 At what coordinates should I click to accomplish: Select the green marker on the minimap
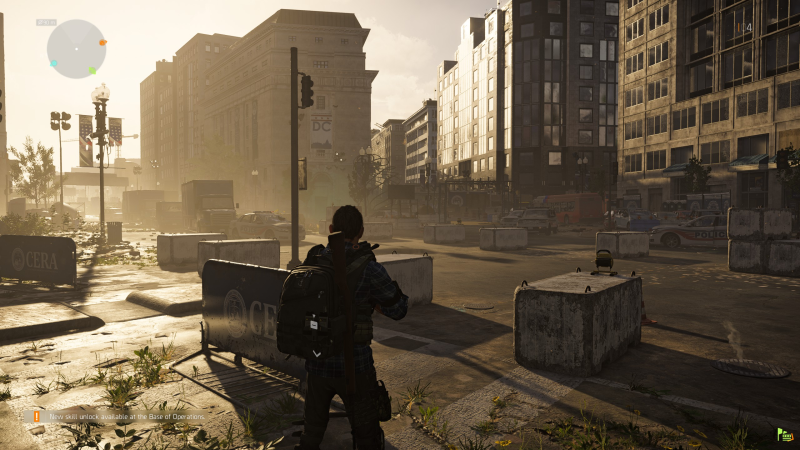[x=93, y=70]
